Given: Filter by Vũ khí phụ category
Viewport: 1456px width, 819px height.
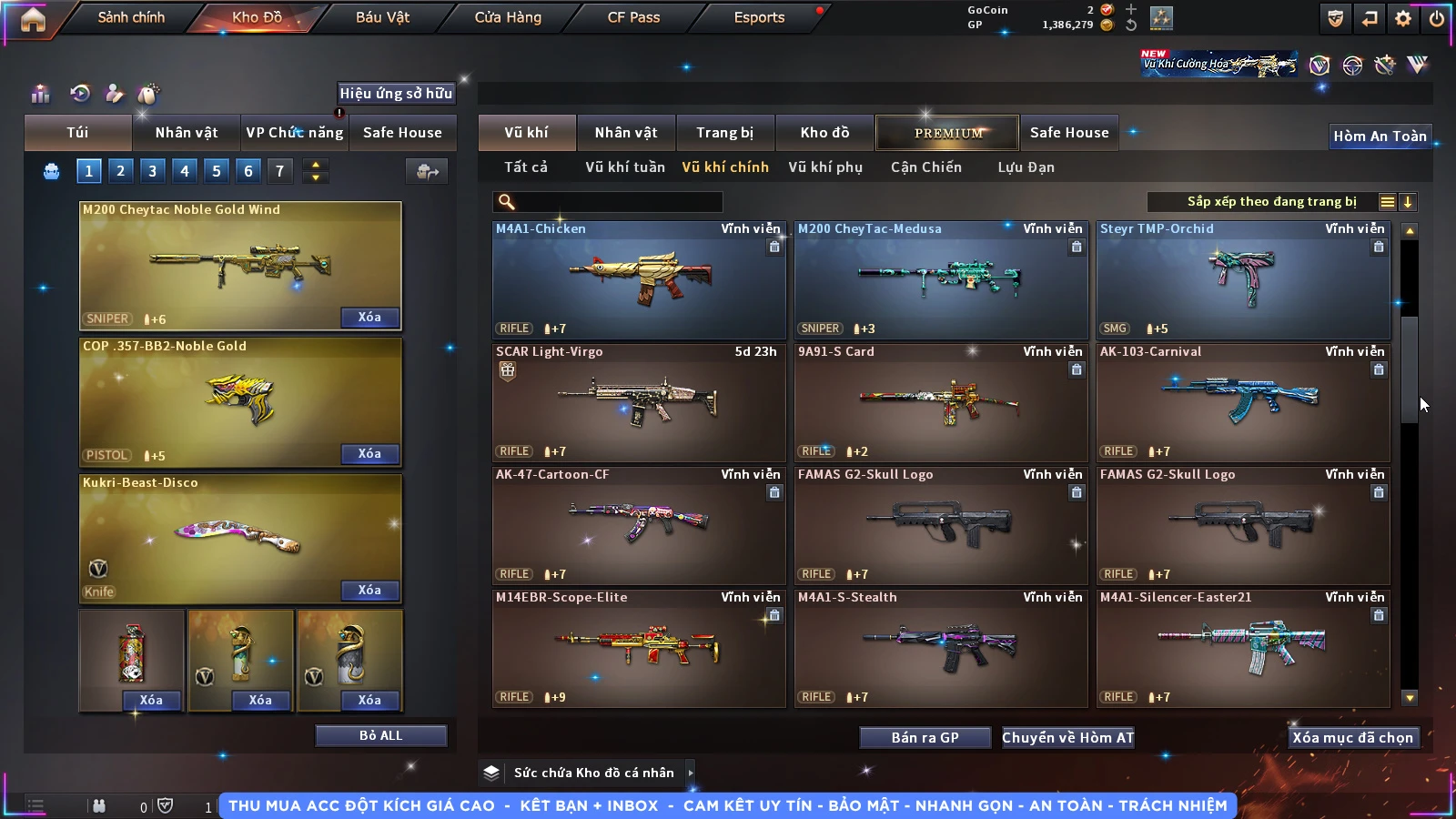Looking at the screenshot, I should click(x=824, y=167).
